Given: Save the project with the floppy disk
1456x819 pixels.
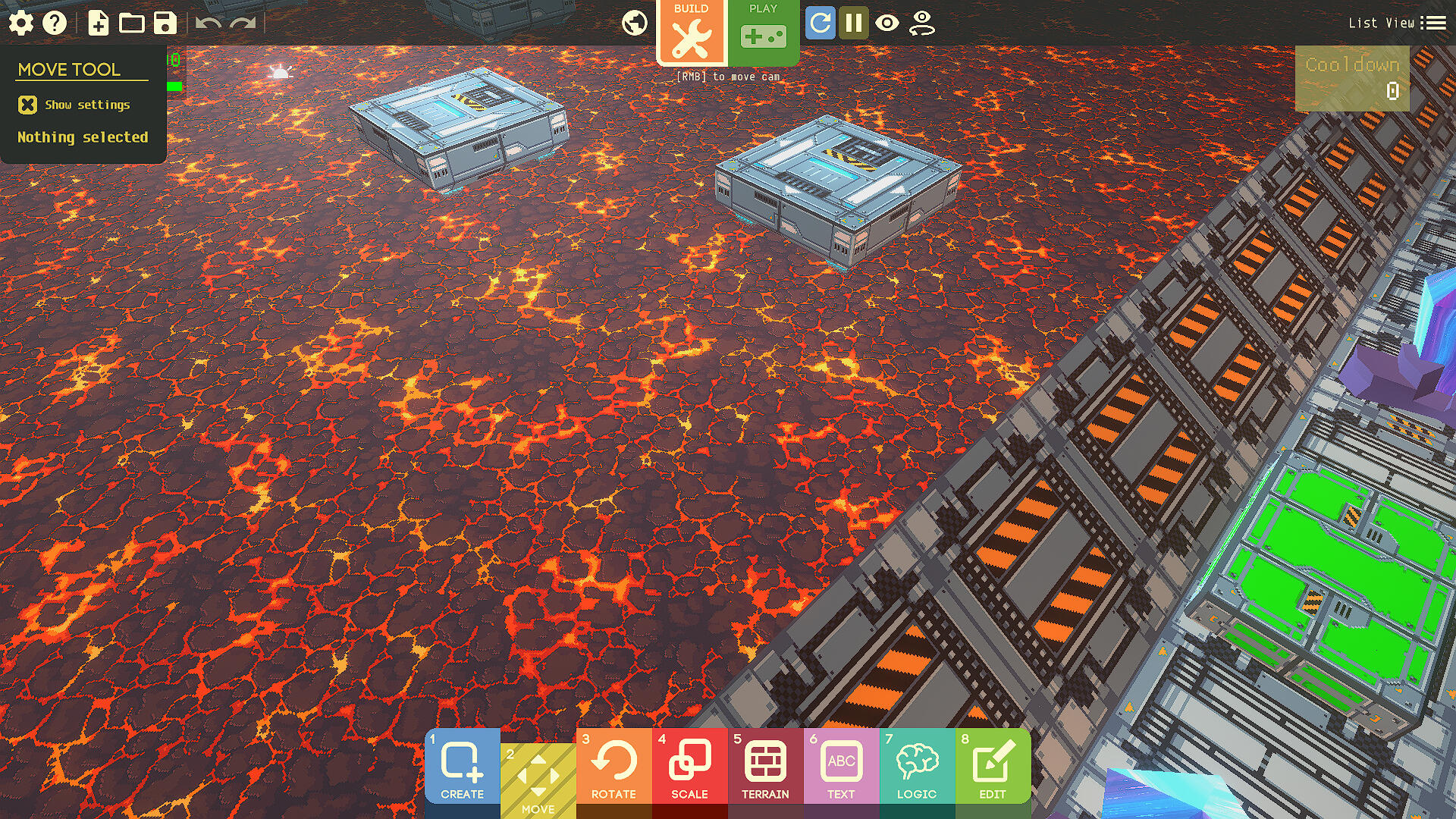Looking at the screenshot, I should coord(165,23).
